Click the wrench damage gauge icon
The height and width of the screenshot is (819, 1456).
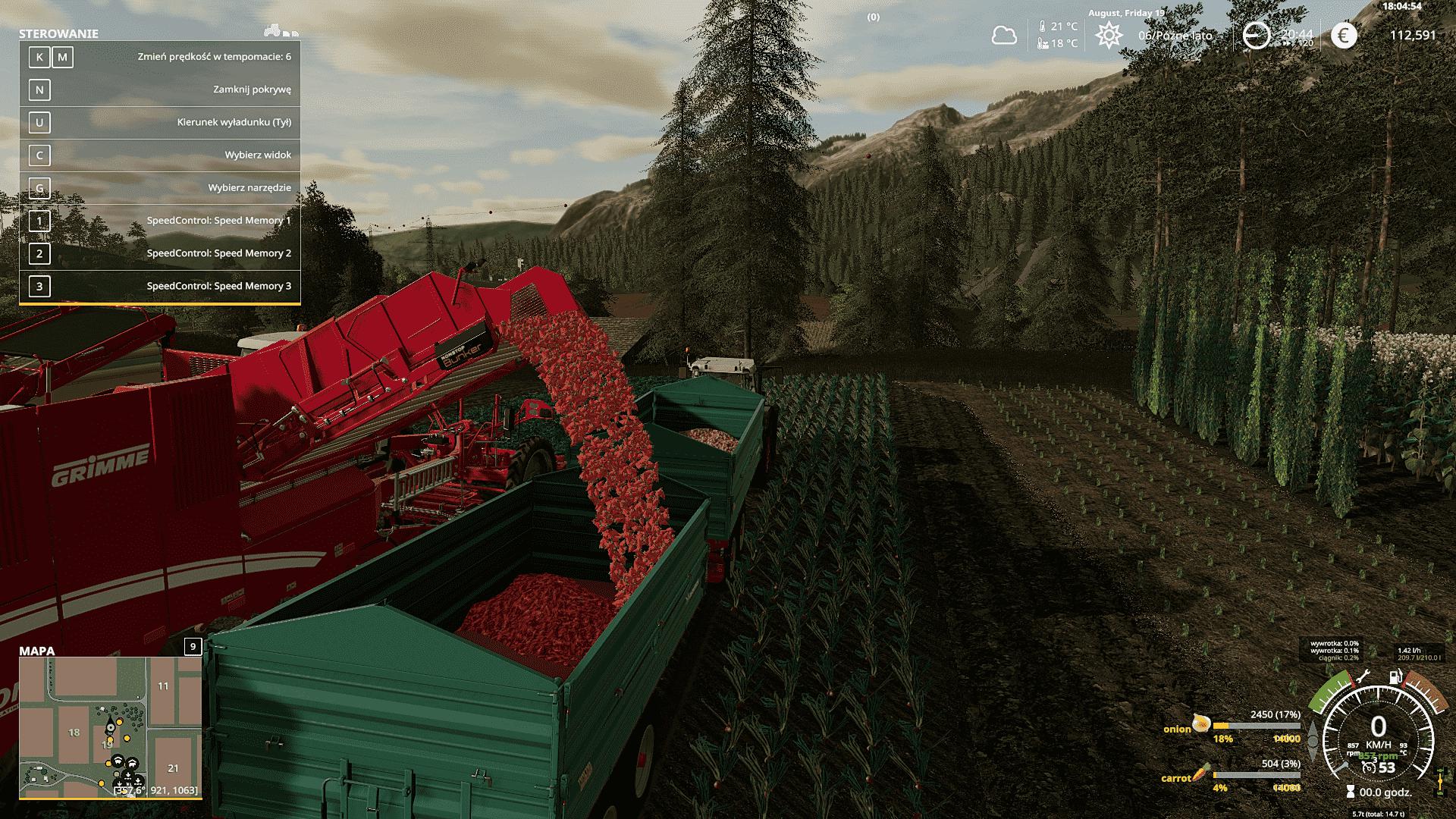point(1362,677)
